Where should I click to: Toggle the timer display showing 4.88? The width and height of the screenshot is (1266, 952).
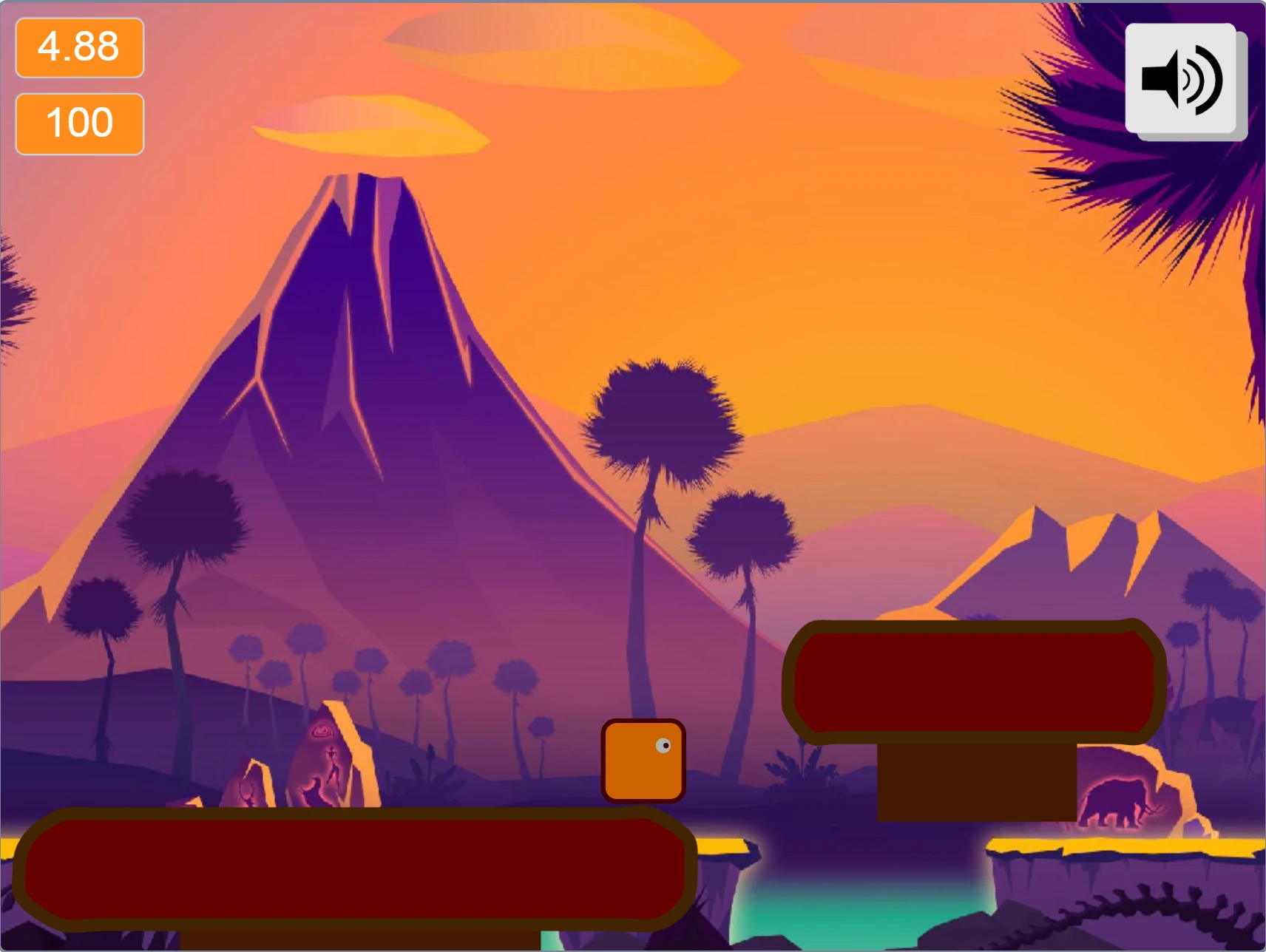tap(78, 48)
